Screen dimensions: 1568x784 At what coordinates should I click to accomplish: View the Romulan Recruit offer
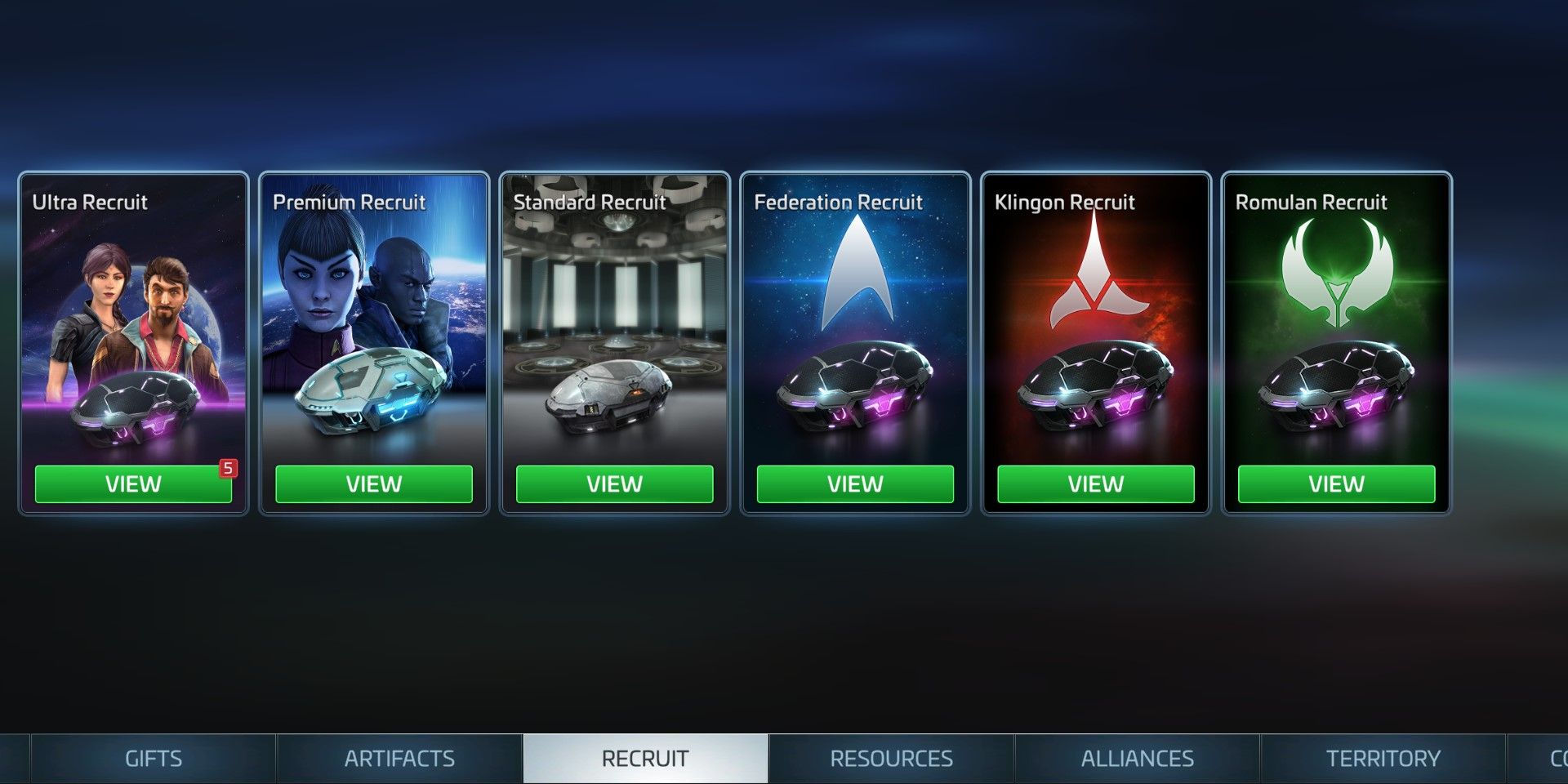click(x=1336, y=483)
